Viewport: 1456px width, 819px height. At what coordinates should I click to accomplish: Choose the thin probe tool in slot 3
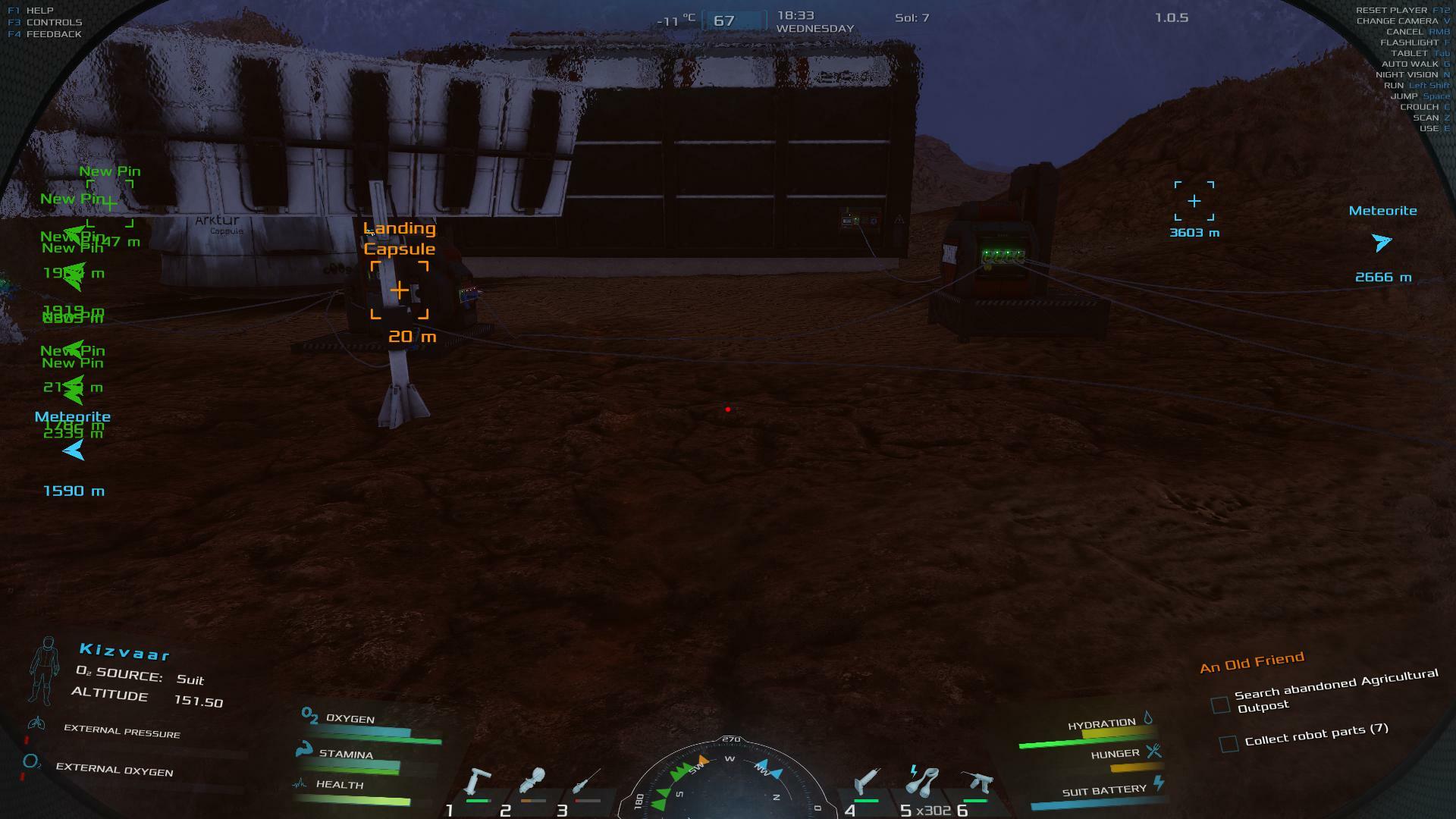pos(586,782)
